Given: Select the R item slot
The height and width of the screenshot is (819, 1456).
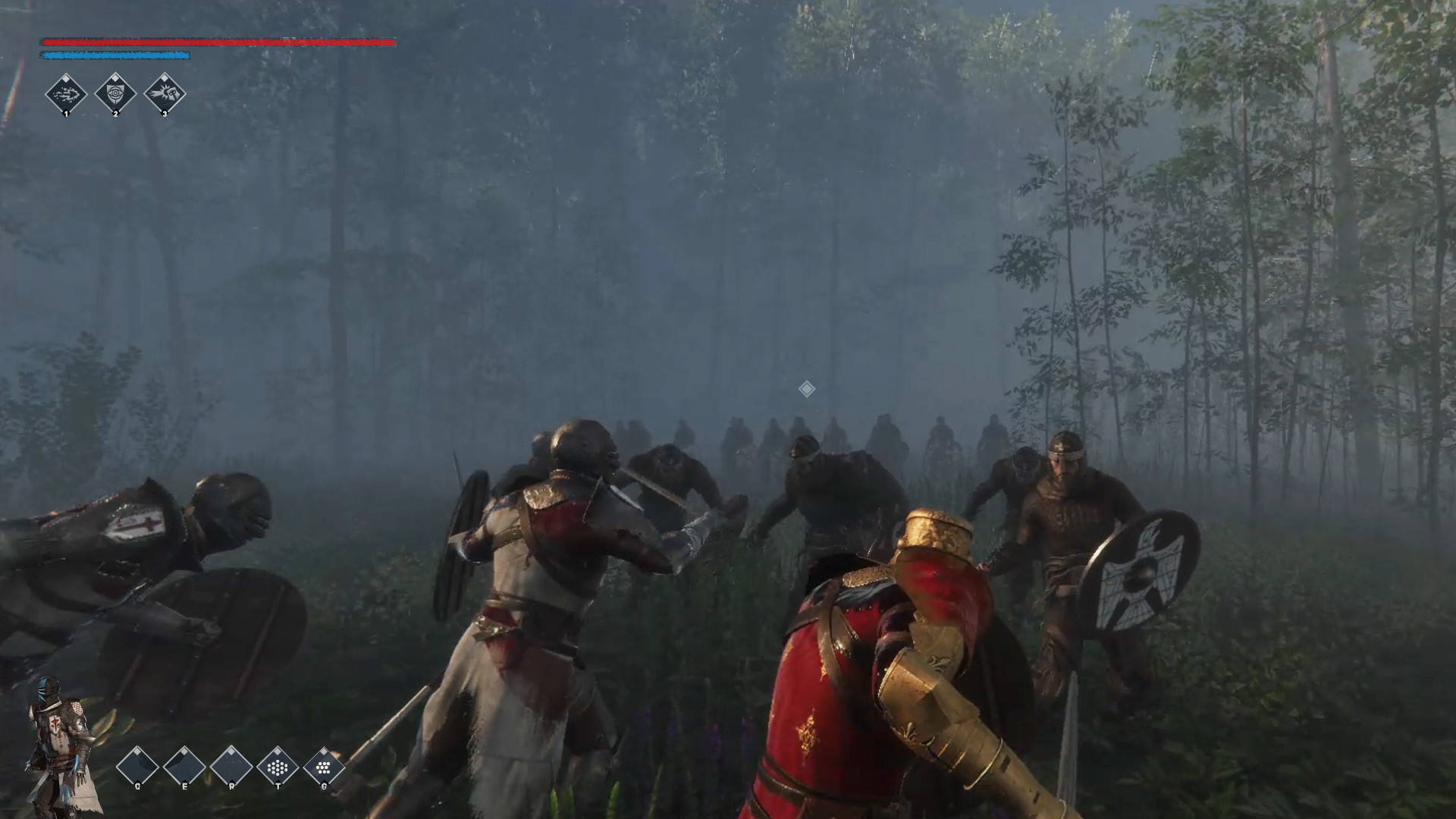Looking at the screenshot, I should pyautogui.click(x=231, y=764).
